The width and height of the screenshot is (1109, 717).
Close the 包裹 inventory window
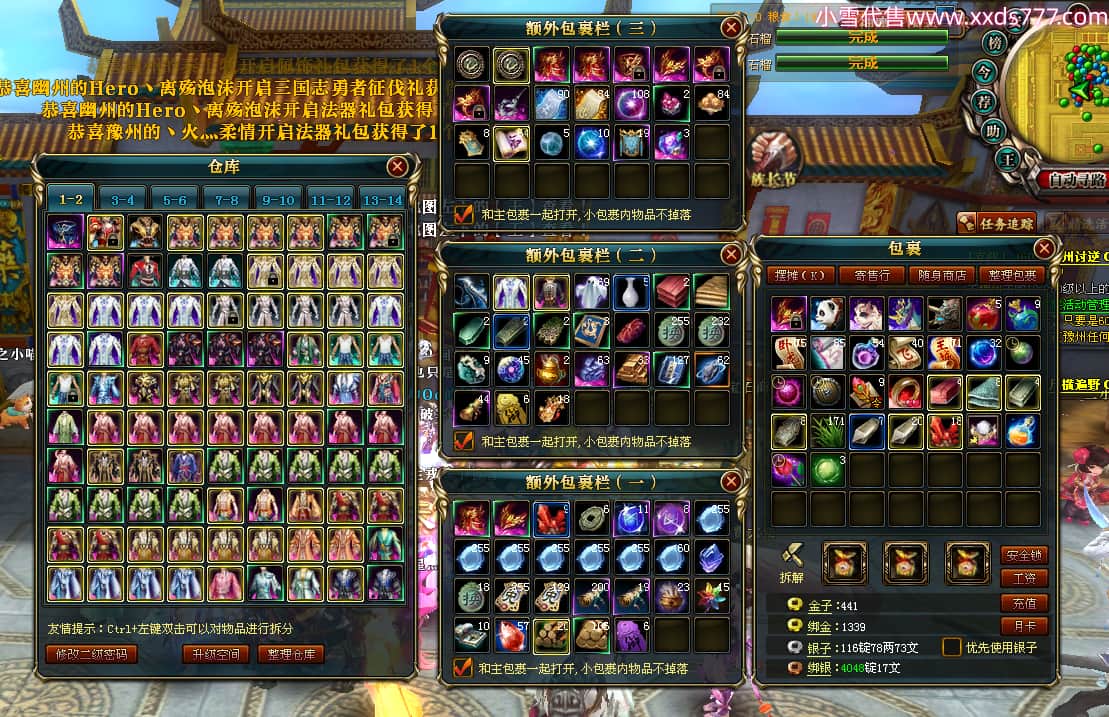pos(1044,248)
